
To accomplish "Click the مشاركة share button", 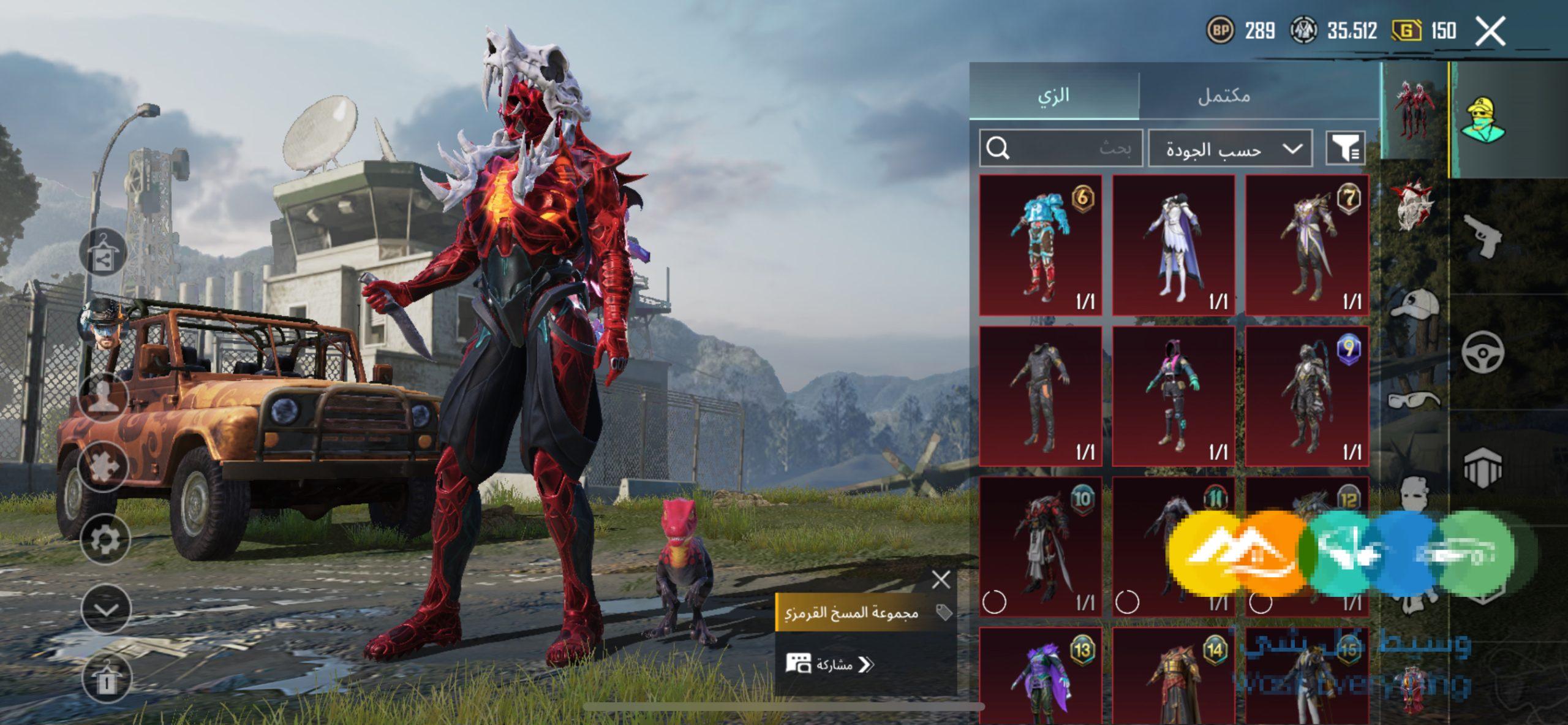I will pyautogui.click(x=833, y=664).
